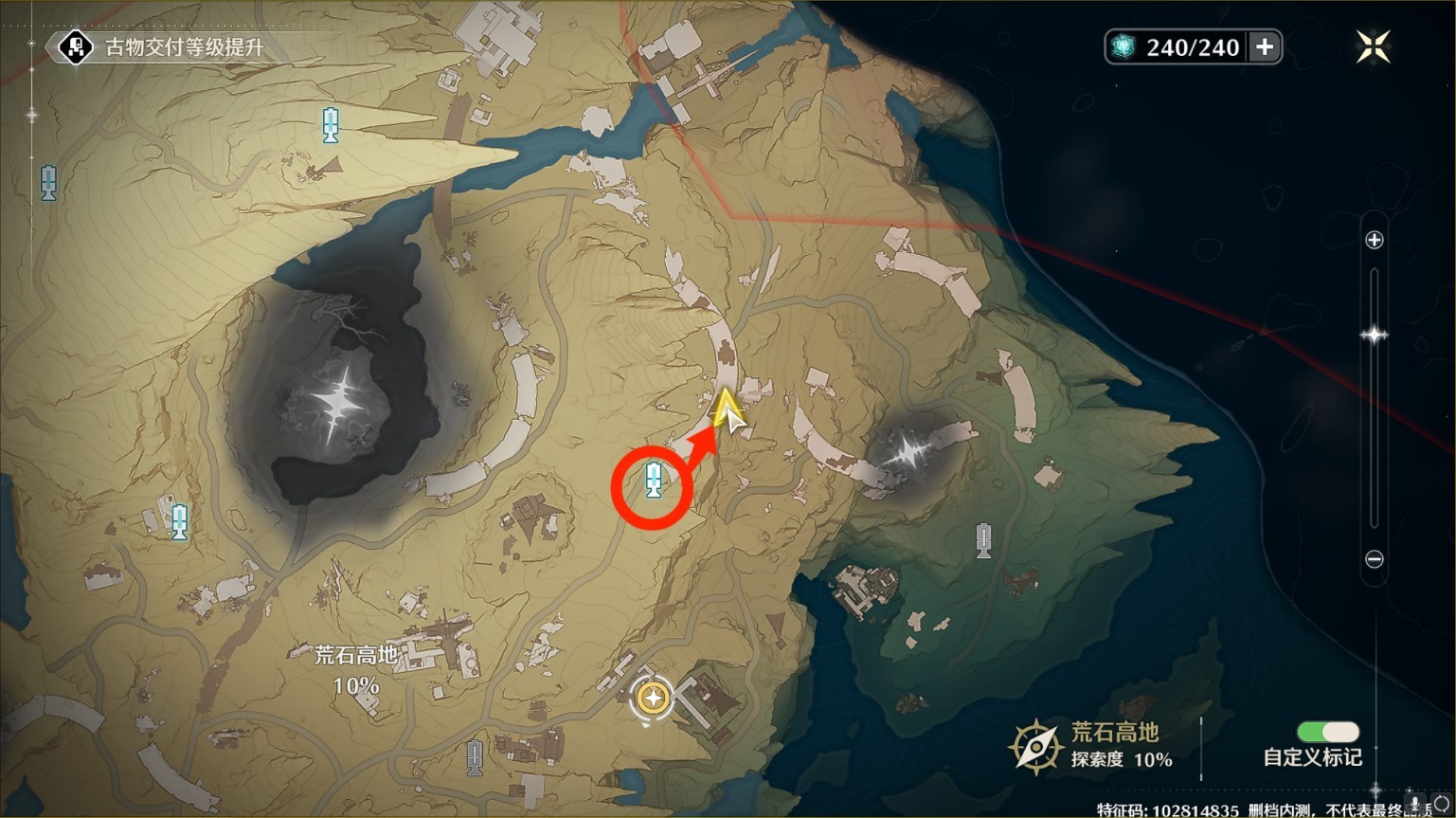The image size is (1456, 818).
Task: Select the teleport beacon circled in red
Action: 653,481
